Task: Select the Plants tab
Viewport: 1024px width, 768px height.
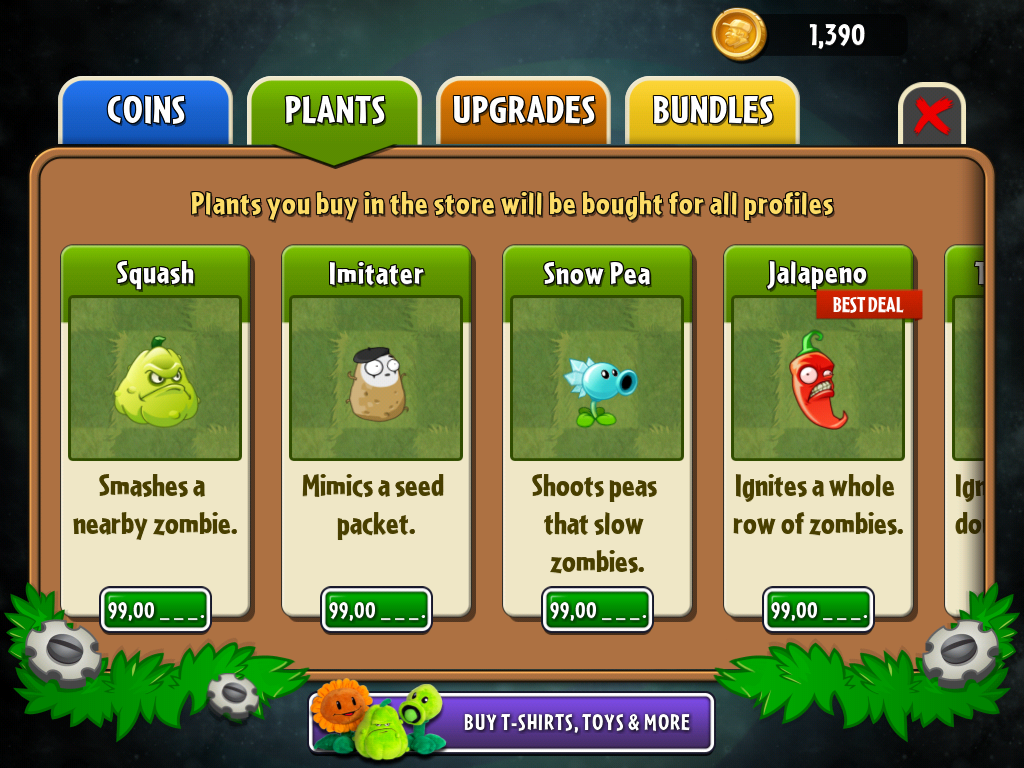Action: pyautogui.click(x=334, y=110)
